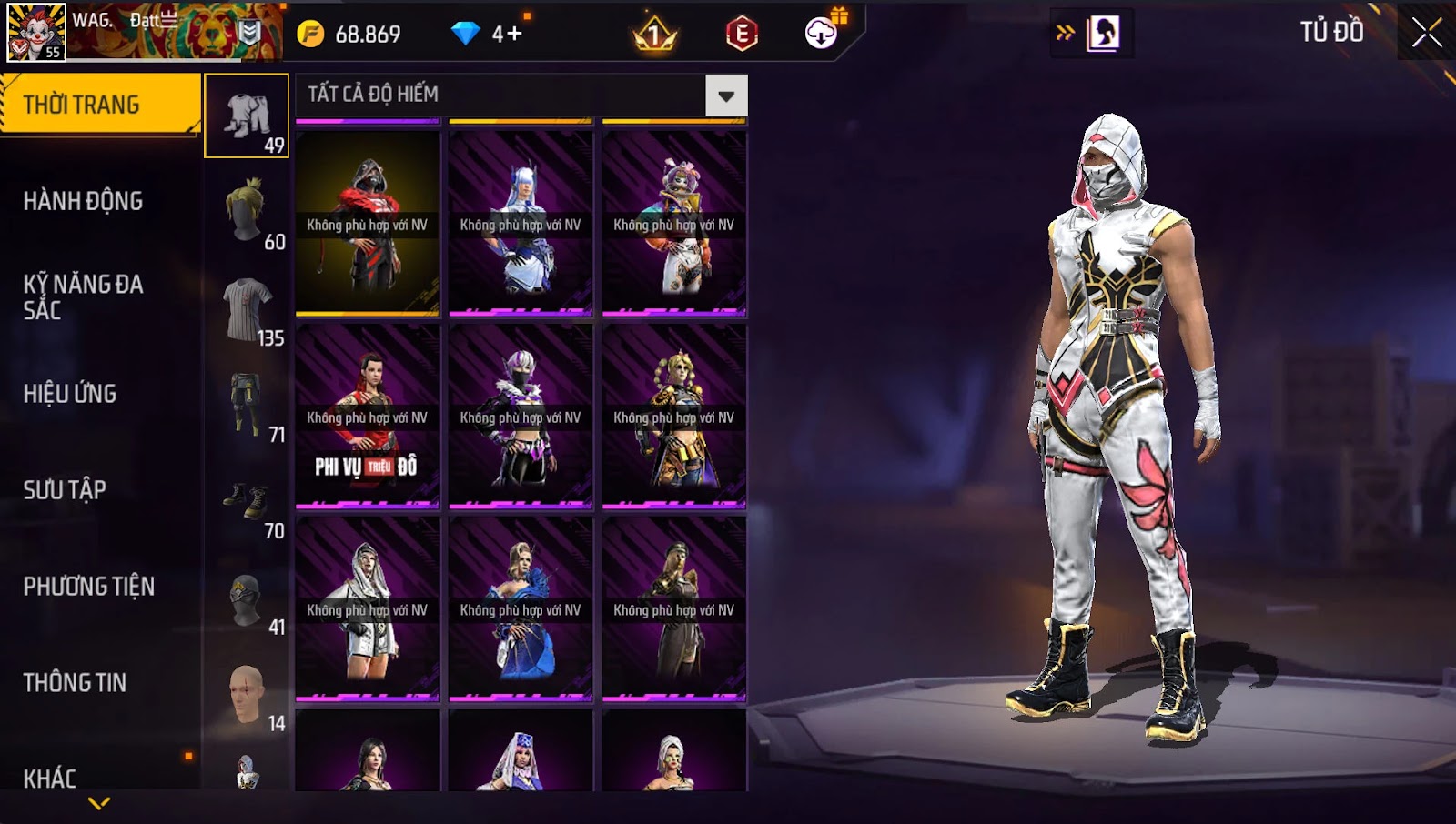Open the Hiệu Ứng section

pos(70,394)
